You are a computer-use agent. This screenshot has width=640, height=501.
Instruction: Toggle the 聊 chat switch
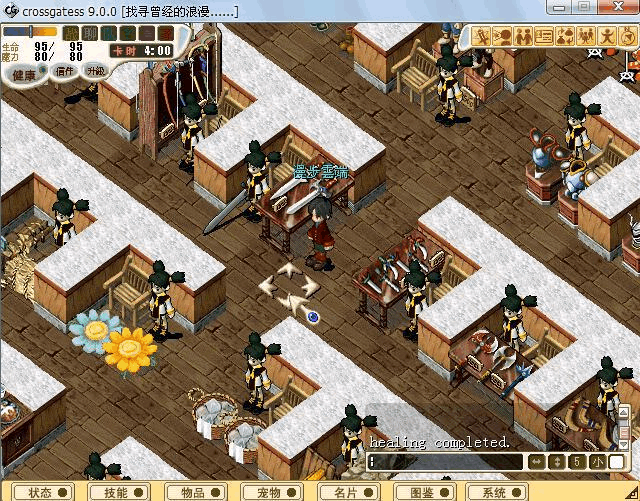click(88, 33)
